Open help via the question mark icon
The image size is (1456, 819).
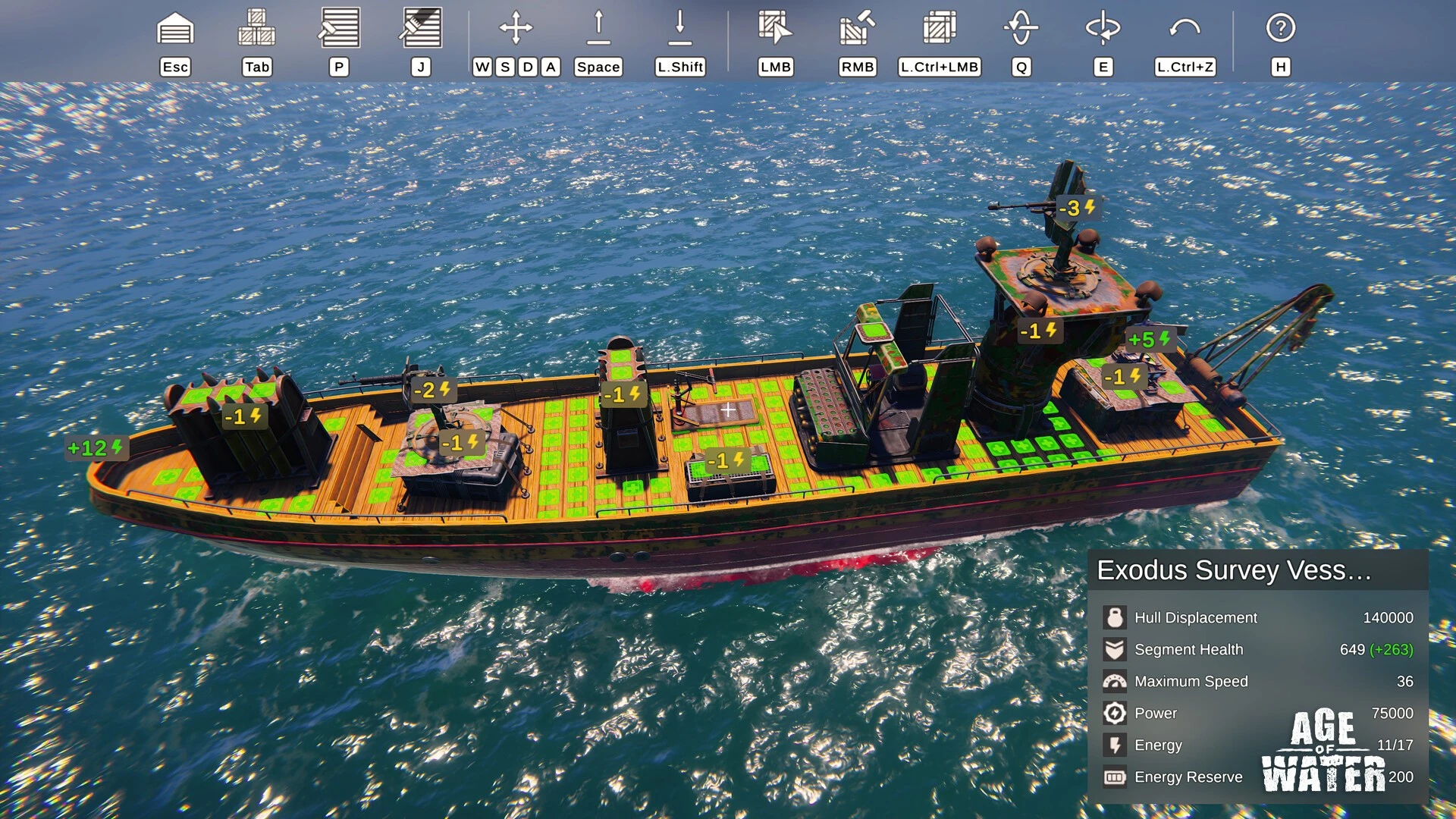click(x=1280, y=29)
